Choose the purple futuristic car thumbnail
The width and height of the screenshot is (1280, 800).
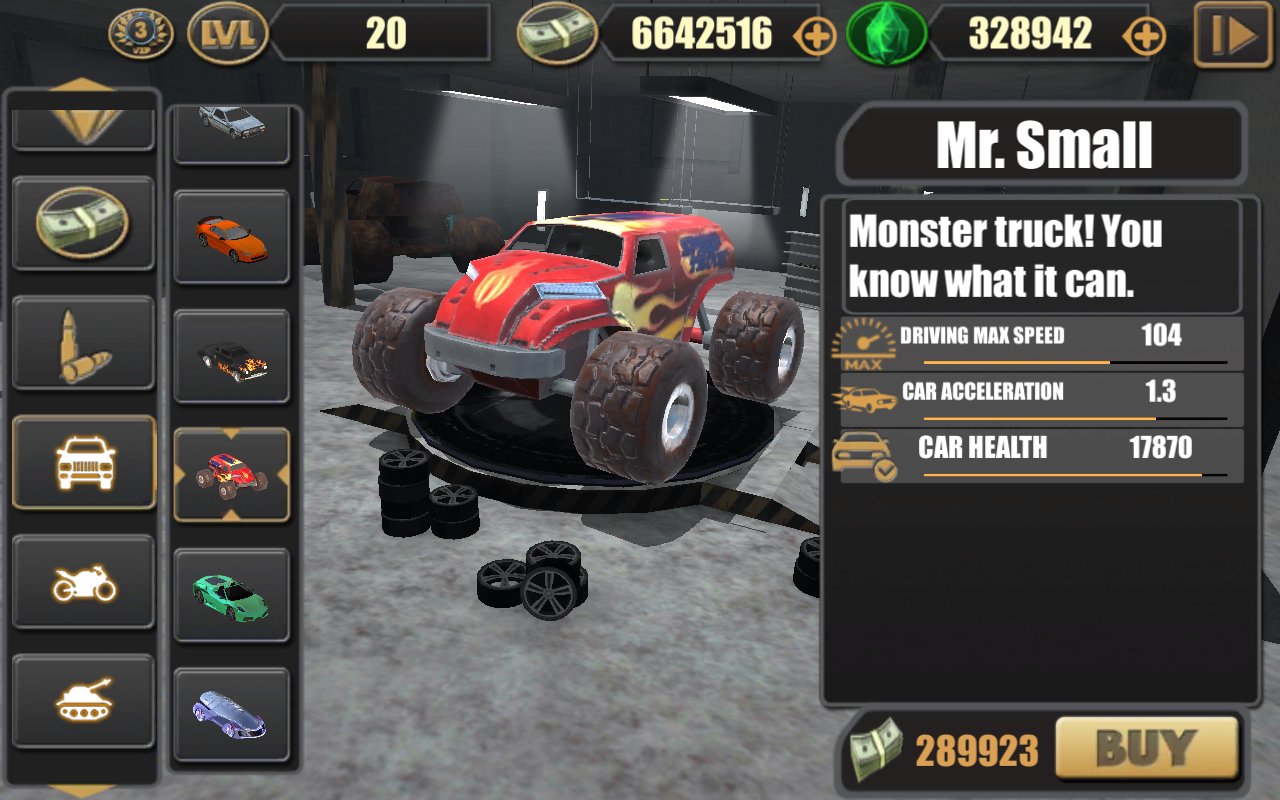click(x=231, y=714)
